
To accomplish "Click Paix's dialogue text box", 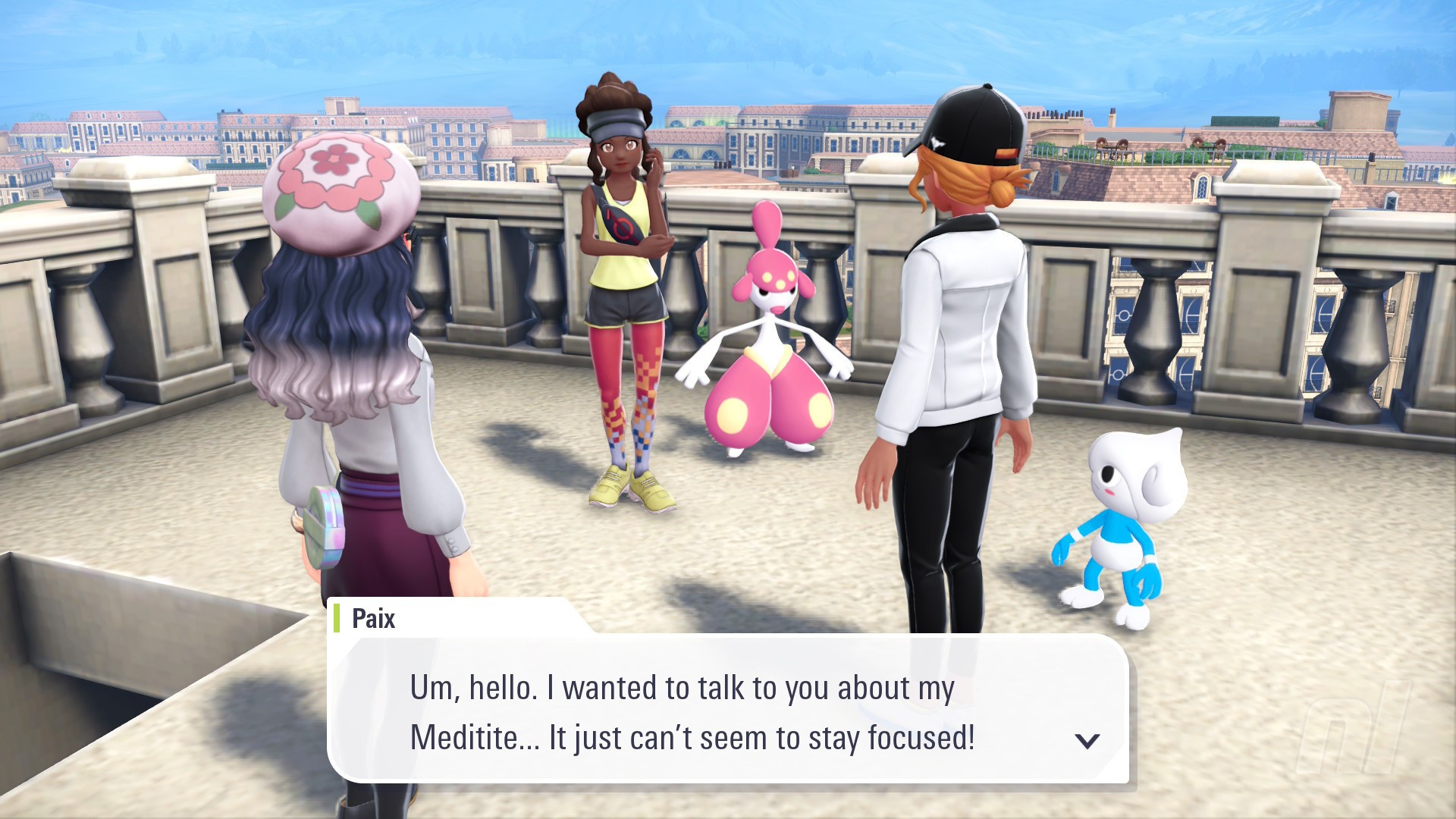I will 726,711.
